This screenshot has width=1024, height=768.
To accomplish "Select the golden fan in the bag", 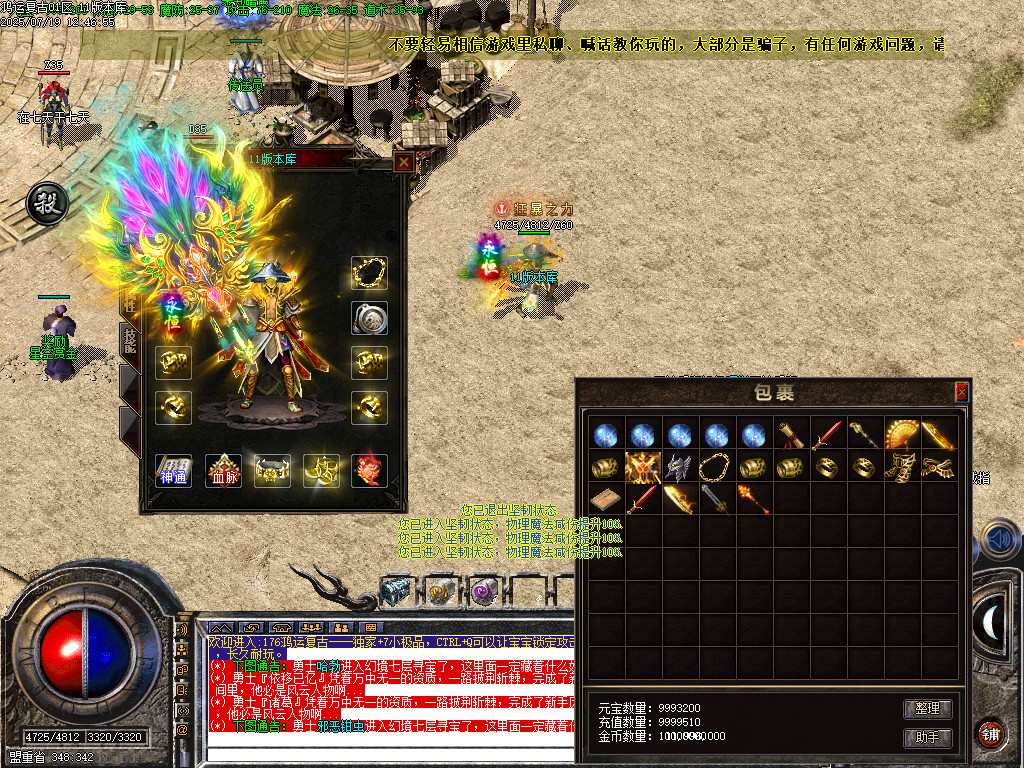I will (x=901, y=434).
